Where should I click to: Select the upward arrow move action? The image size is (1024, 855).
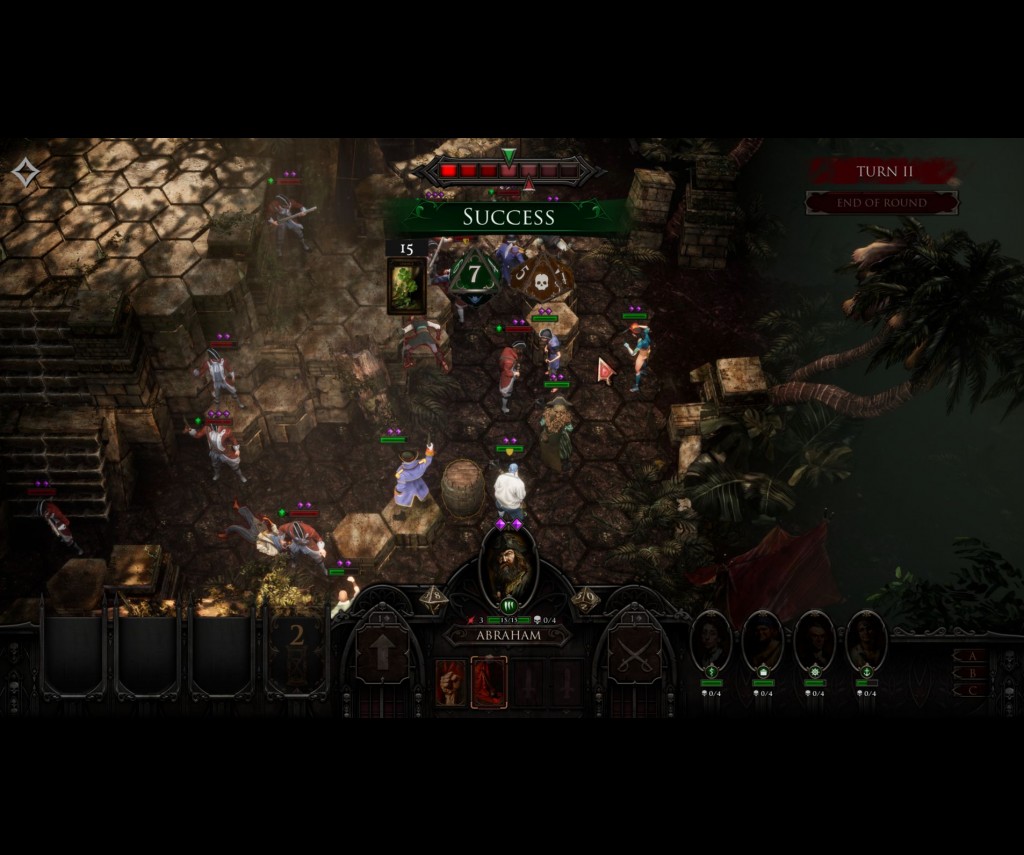(382, 656)
